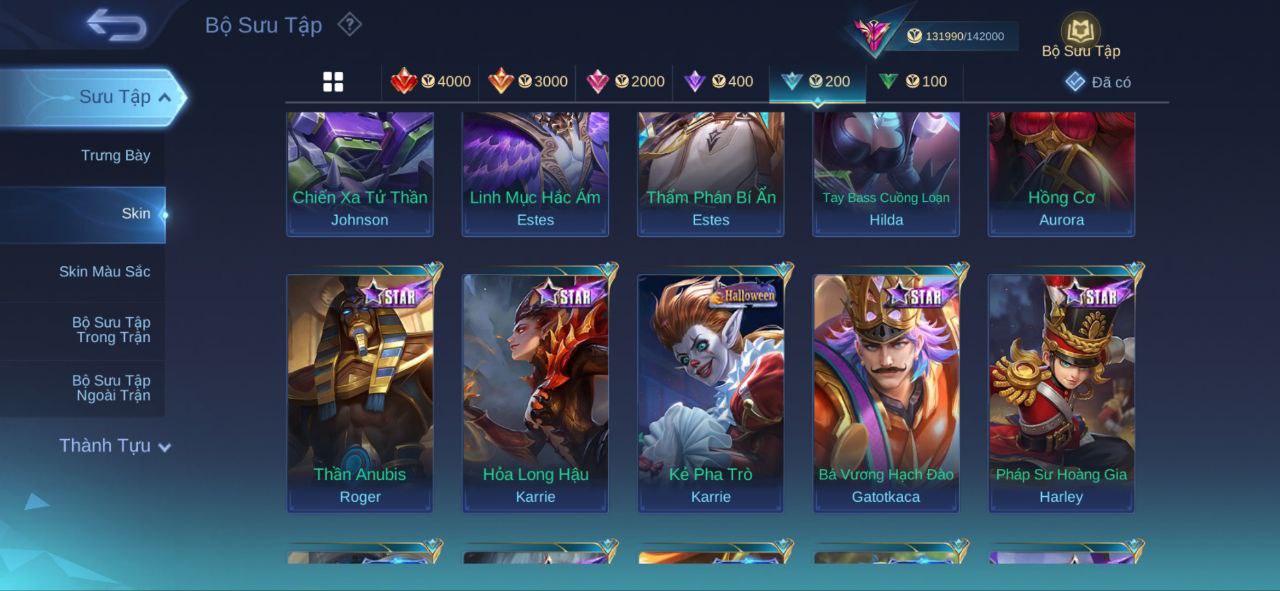Open Bộ Sưu Tập Trong Trận
1280x591 pixels.
pyautogui.click(x=110, y=330)
